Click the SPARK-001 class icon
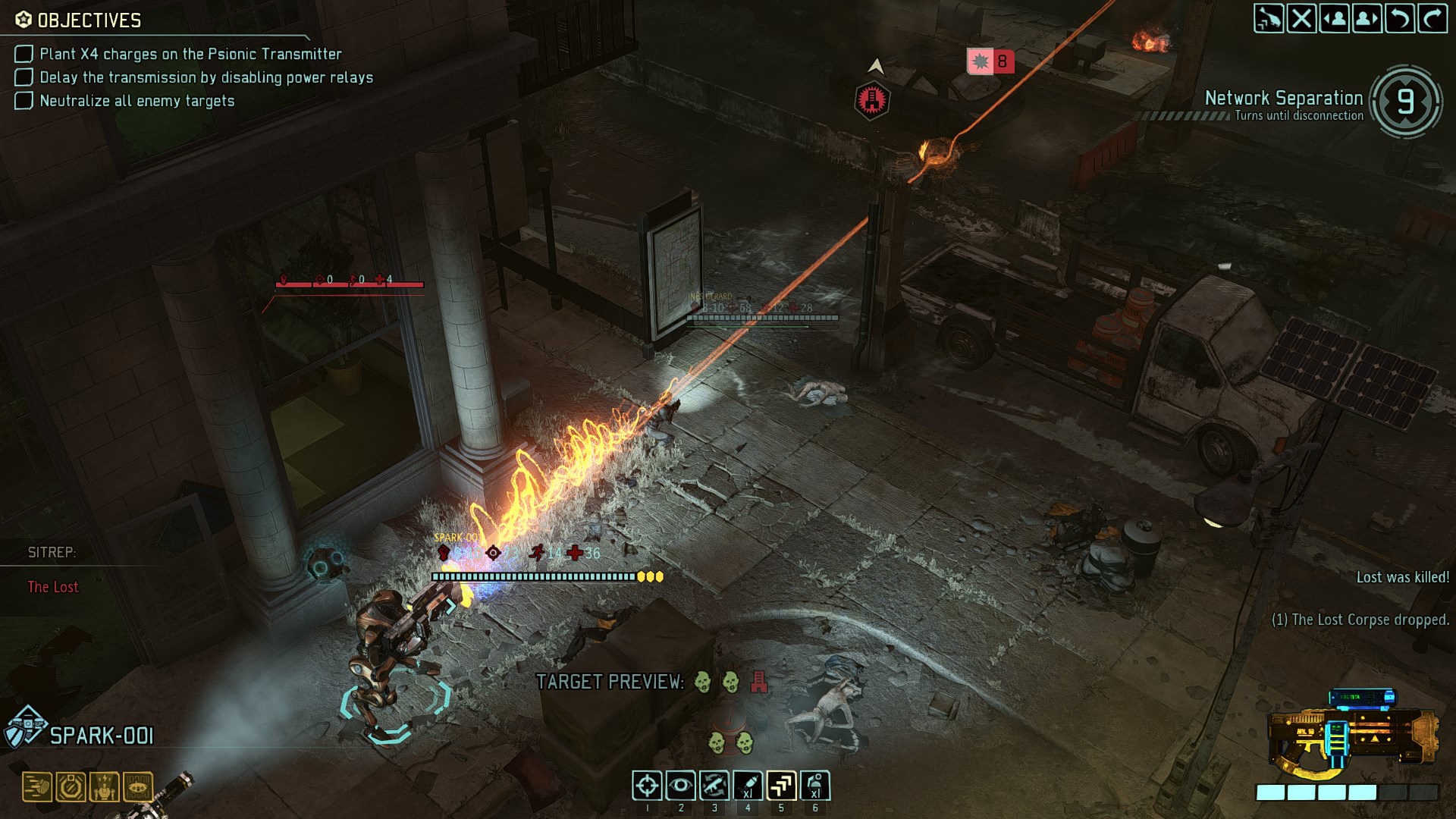 pos(25,726)
